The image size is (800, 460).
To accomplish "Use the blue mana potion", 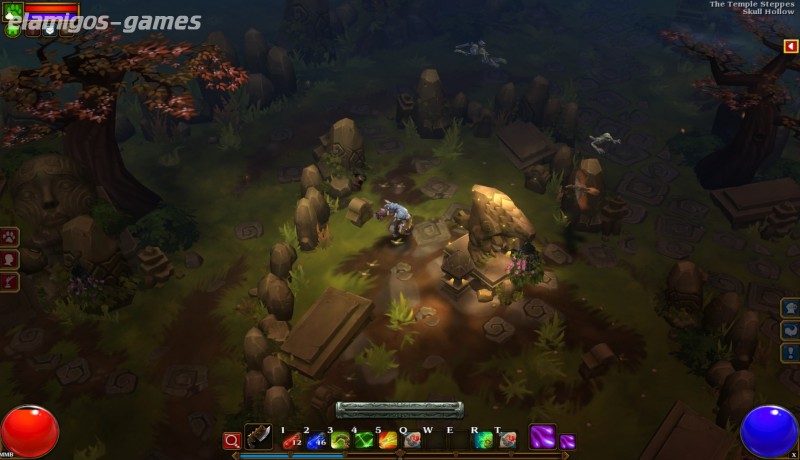I will (315, 440).
